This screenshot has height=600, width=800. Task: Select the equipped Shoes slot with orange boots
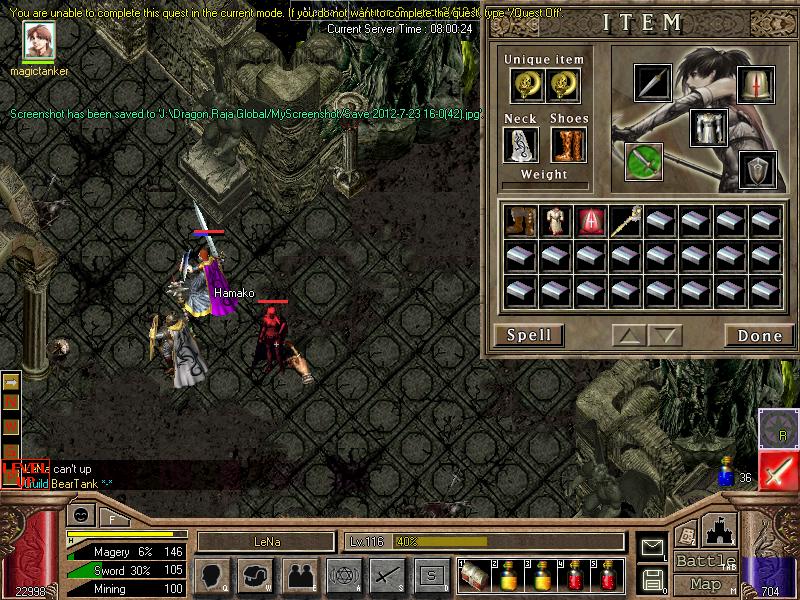567,145
